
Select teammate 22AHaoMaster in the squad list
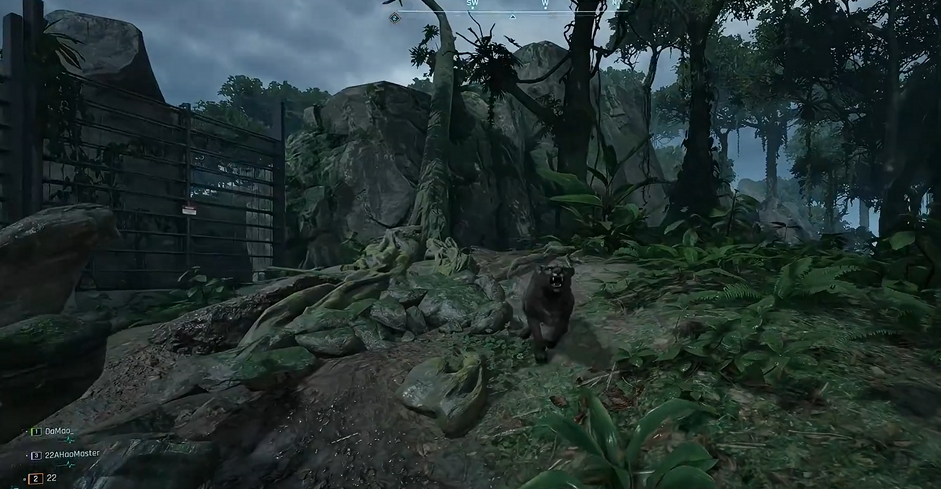coord(72,454)
